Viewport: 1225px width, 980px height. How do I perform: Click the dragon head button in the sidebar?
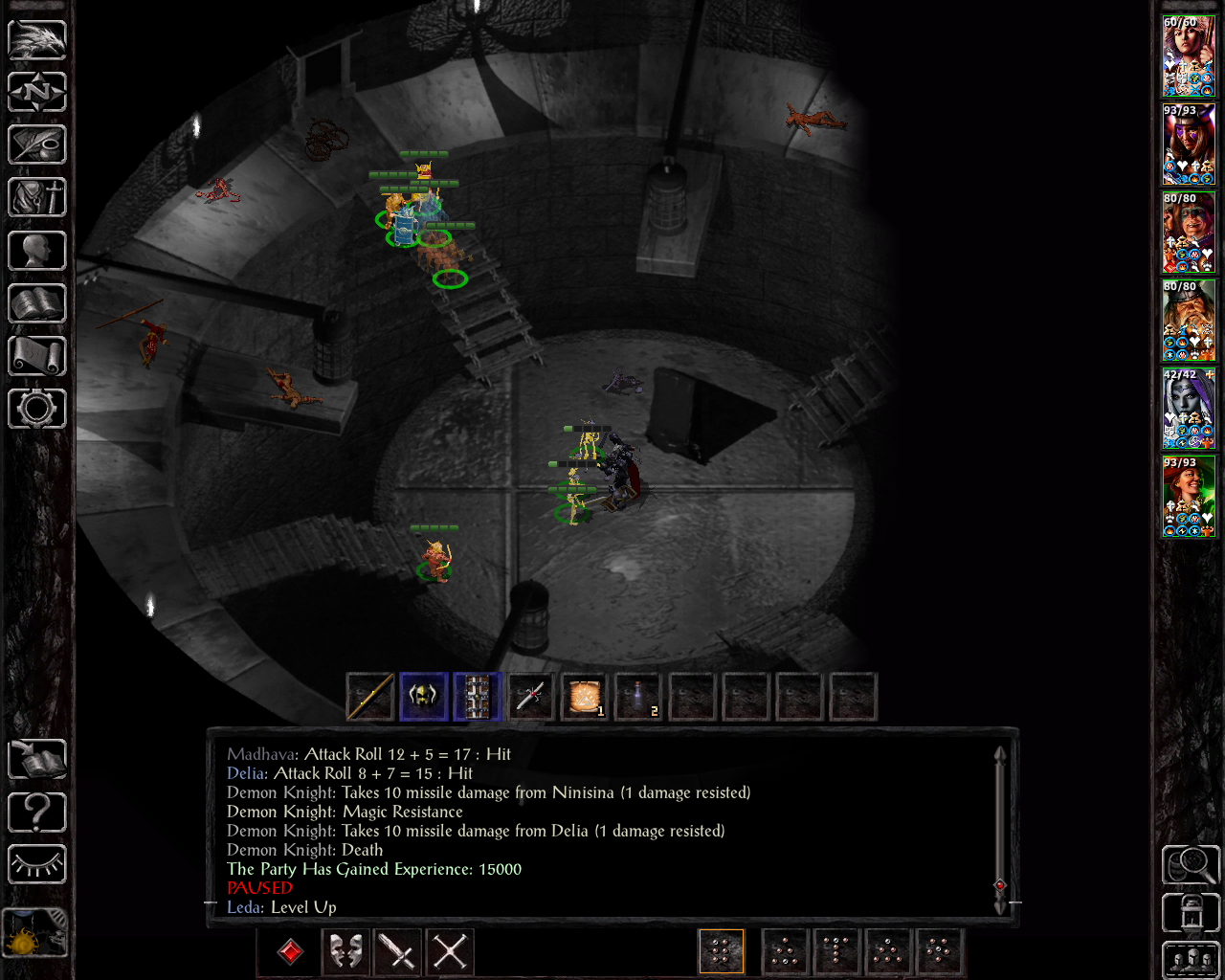[37, 40]
